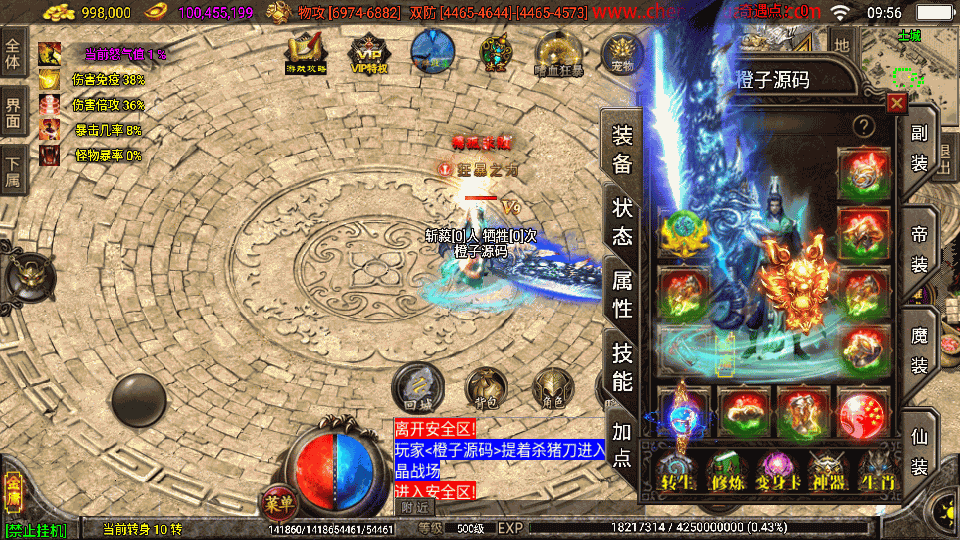
Task: Open the 修炼 cultivation feature
Action: [727, 468]
